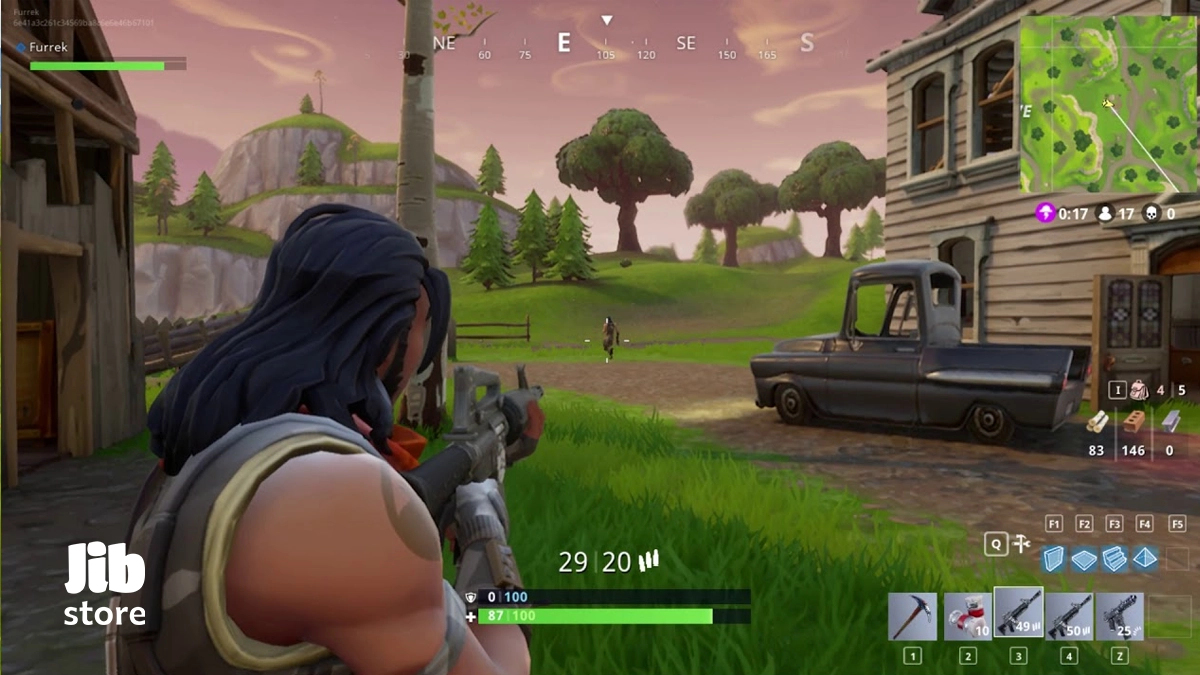The image size is (1200, 675).
Task: Choose the brick material icon
Action: [x=1133, y=422]
